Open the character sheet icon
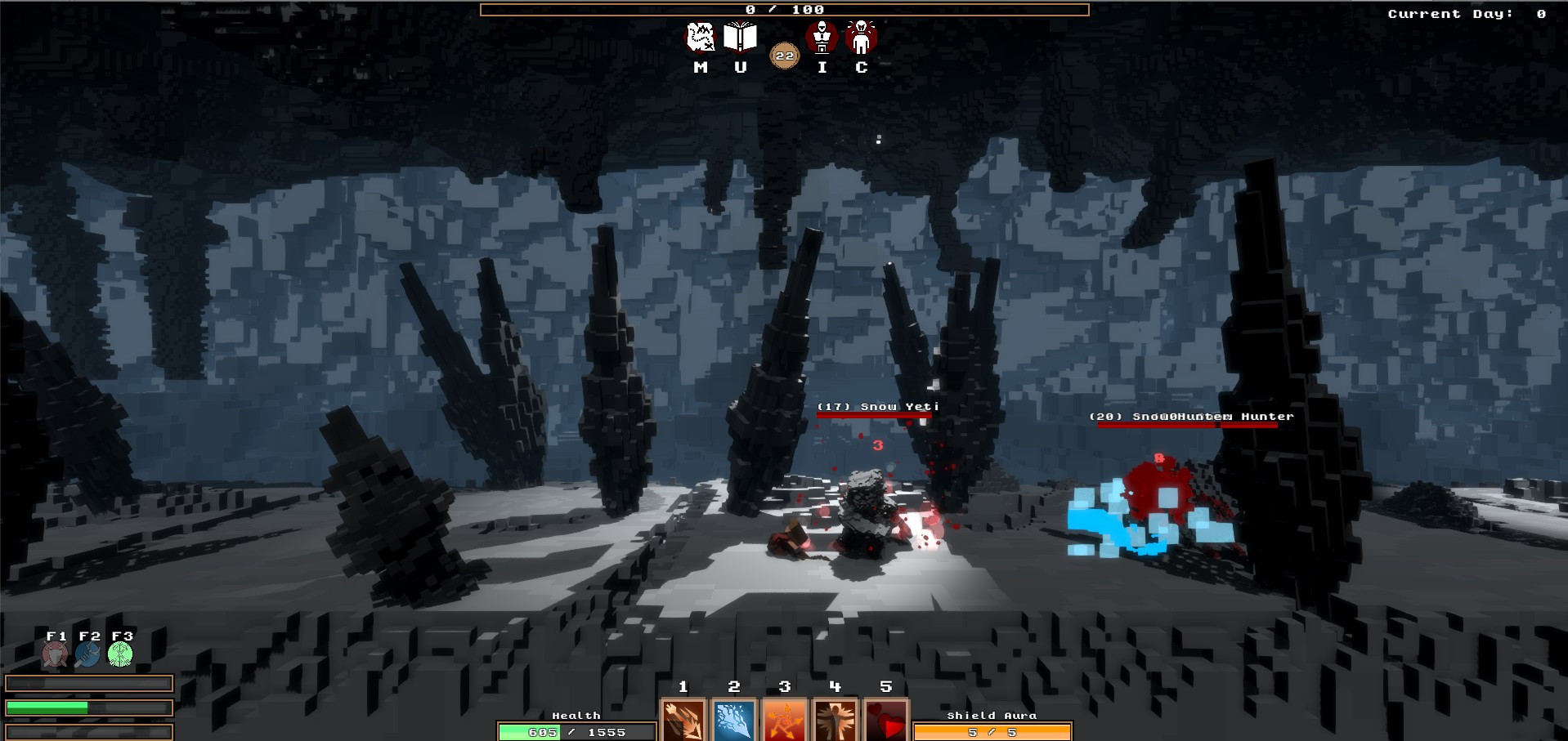Screen dimensions: 1568x741 (861, 38)
